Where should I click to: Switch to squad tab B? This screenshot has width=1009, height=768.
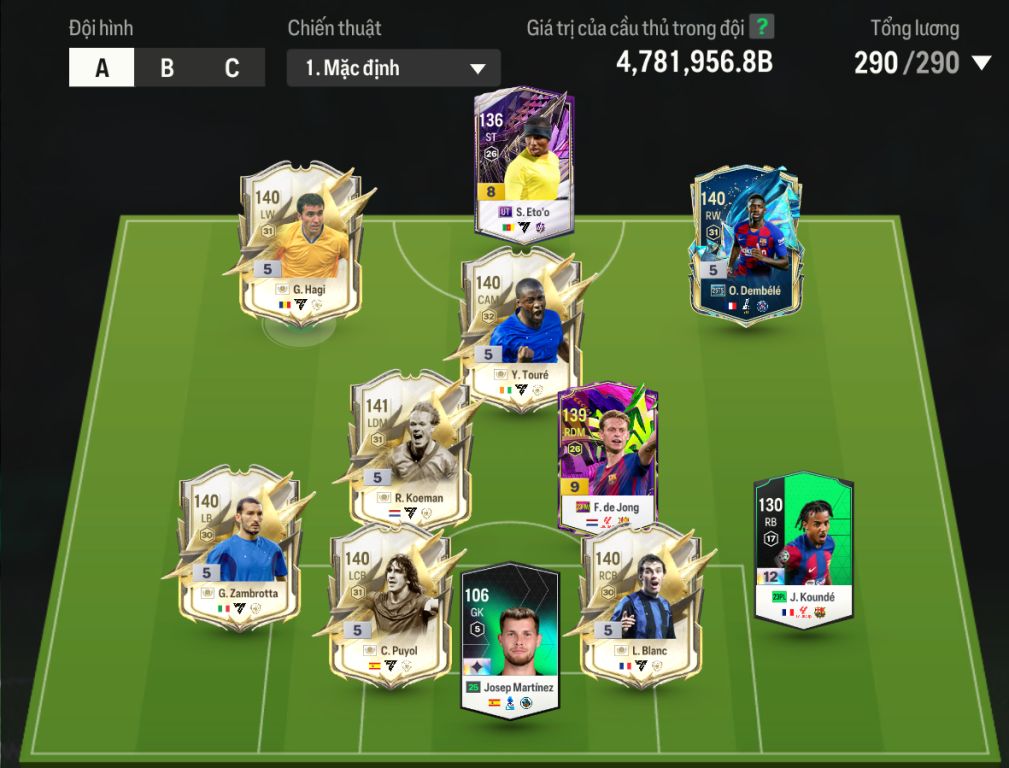click(167, 68)
